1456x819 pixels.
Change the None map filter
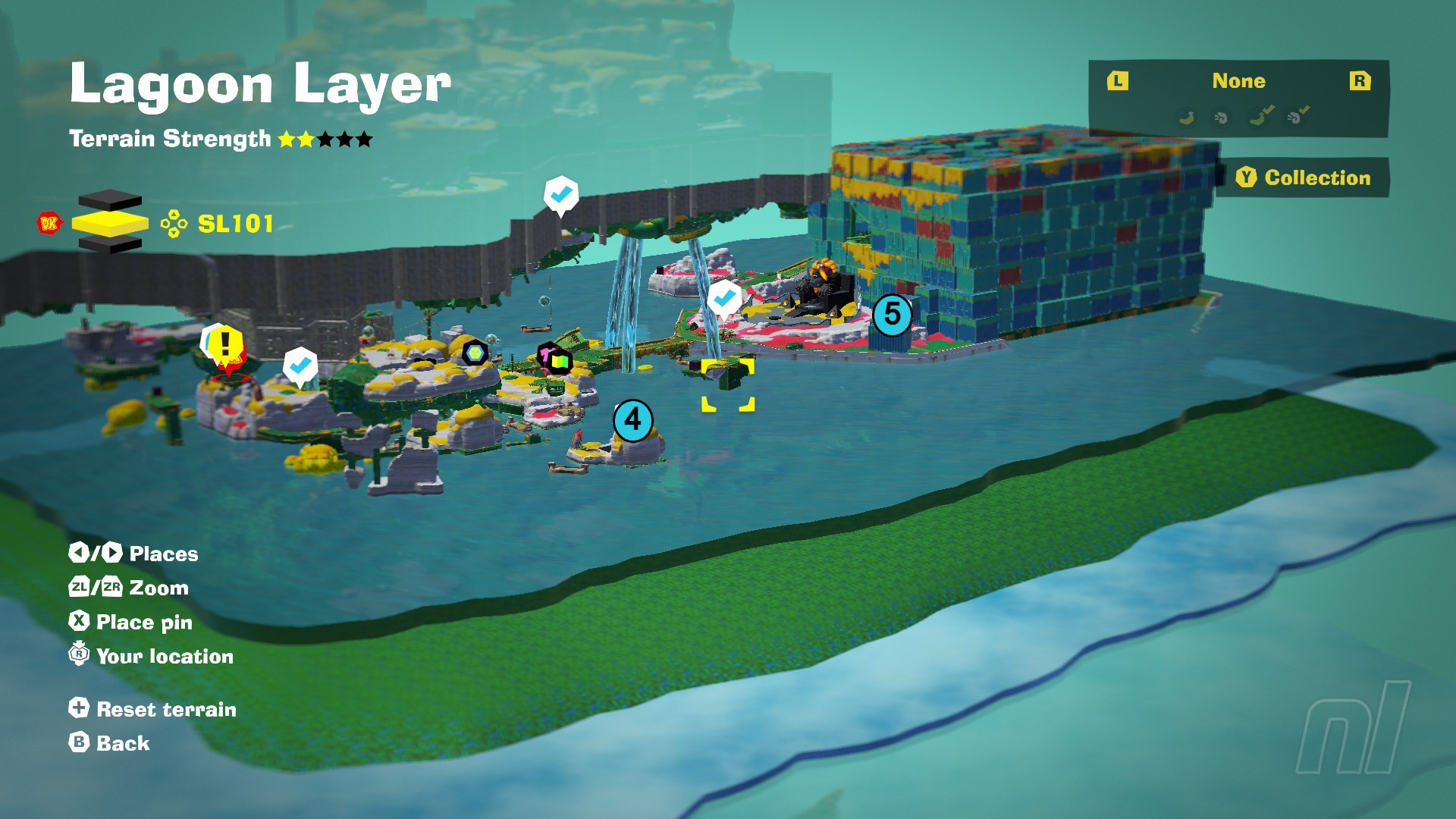tap(1238, 81)
